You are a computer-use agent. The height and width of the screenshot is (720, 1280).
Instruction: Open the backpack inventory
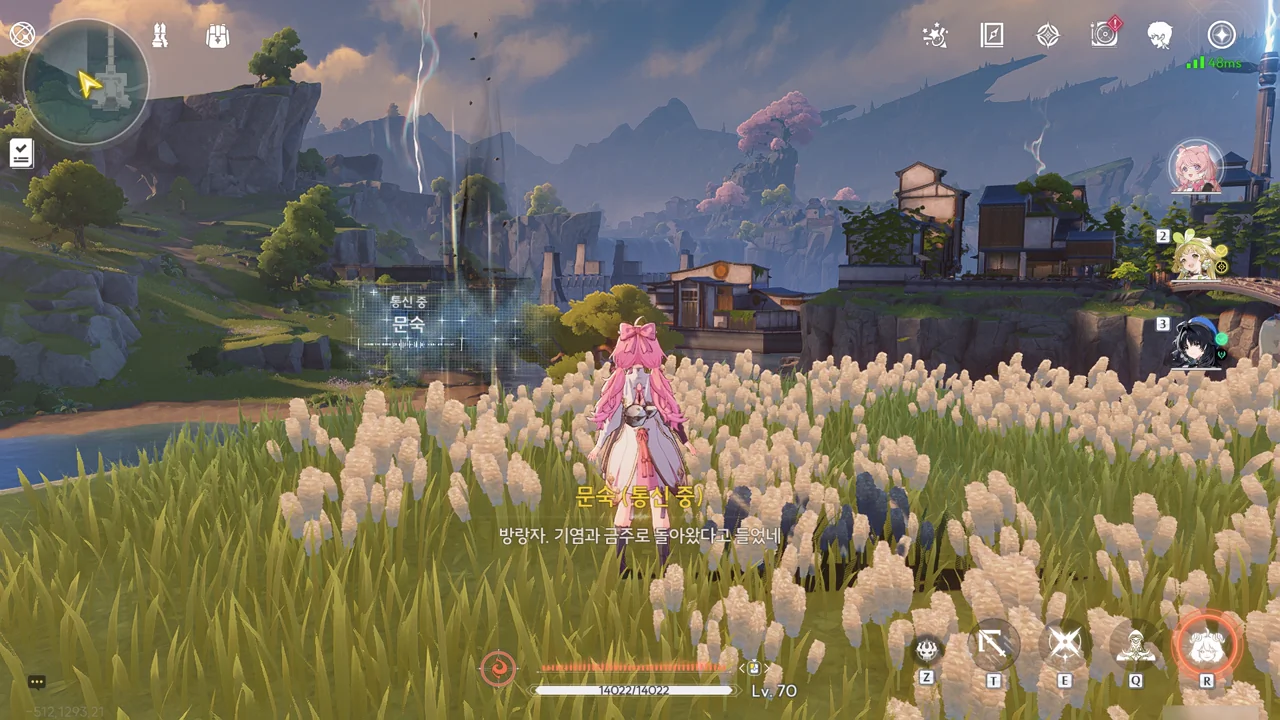pyautogui.click(x=217, y=36)
